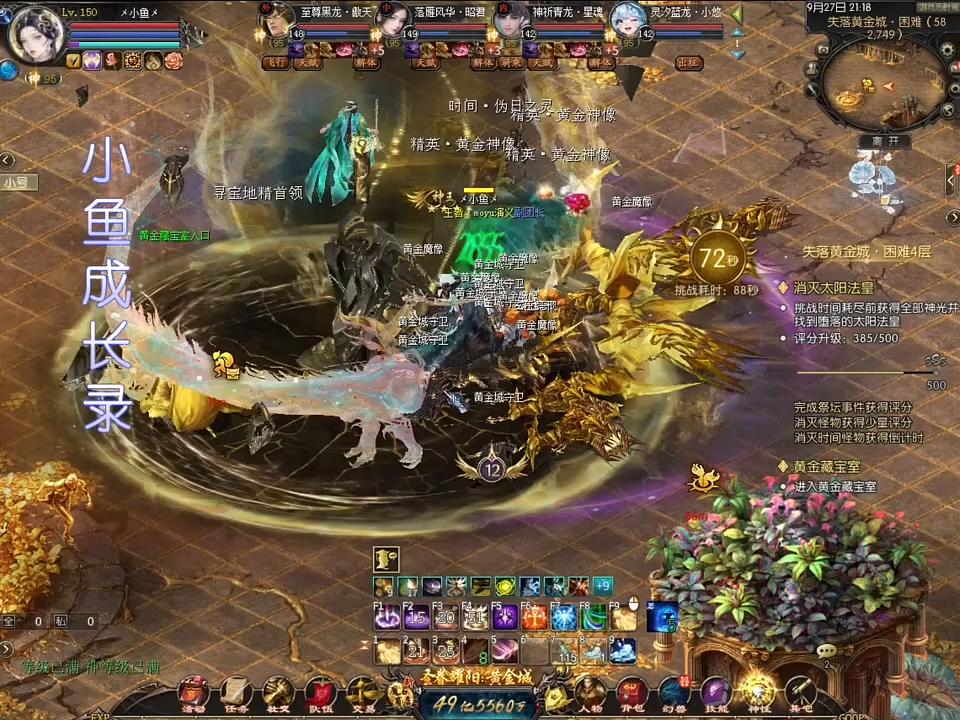Click the 离开 (Leave) button under the minimap

coord(885,141)
